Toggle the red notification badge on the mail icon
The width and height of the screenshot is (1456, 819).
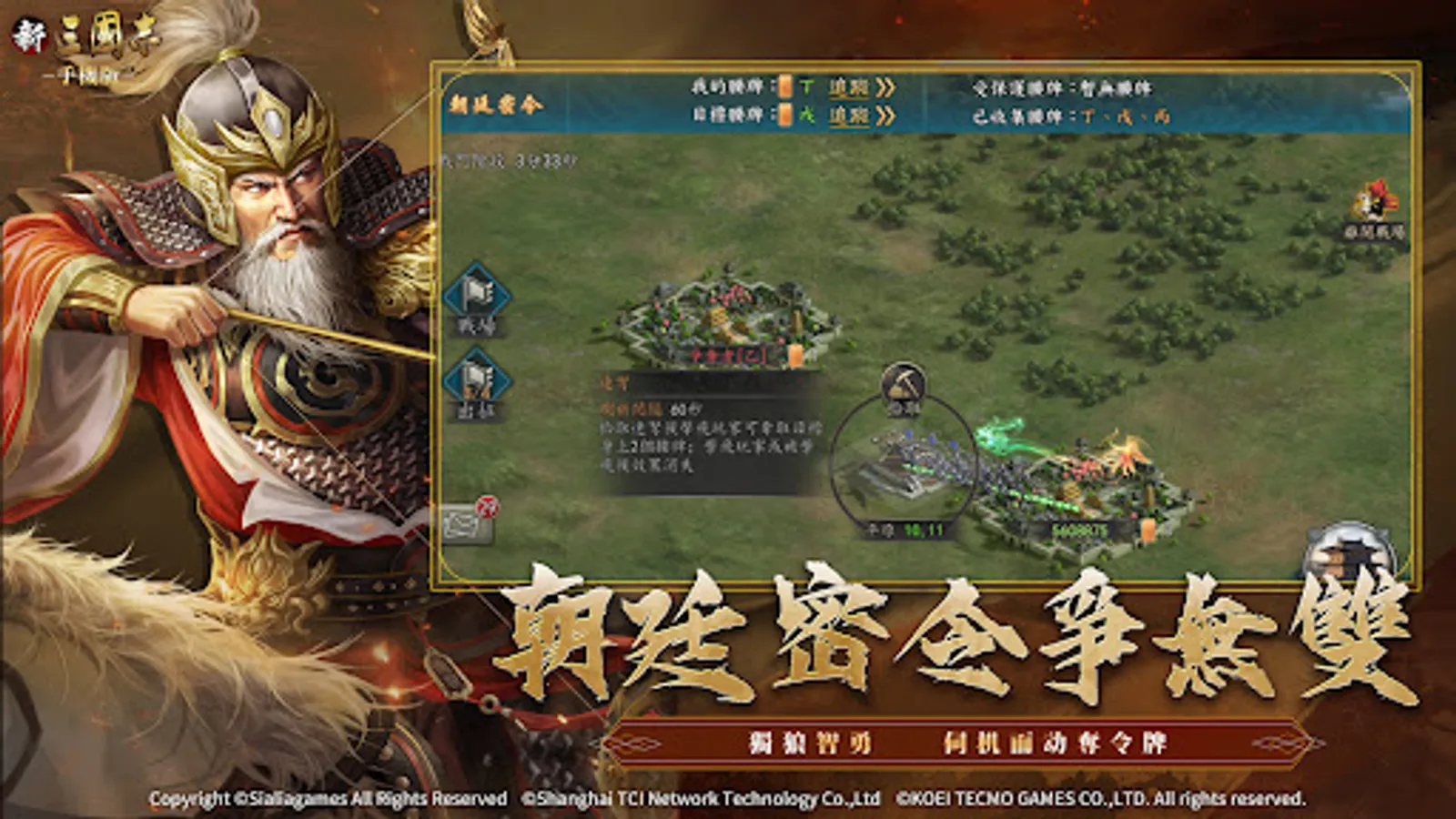(x=486, y=506)
